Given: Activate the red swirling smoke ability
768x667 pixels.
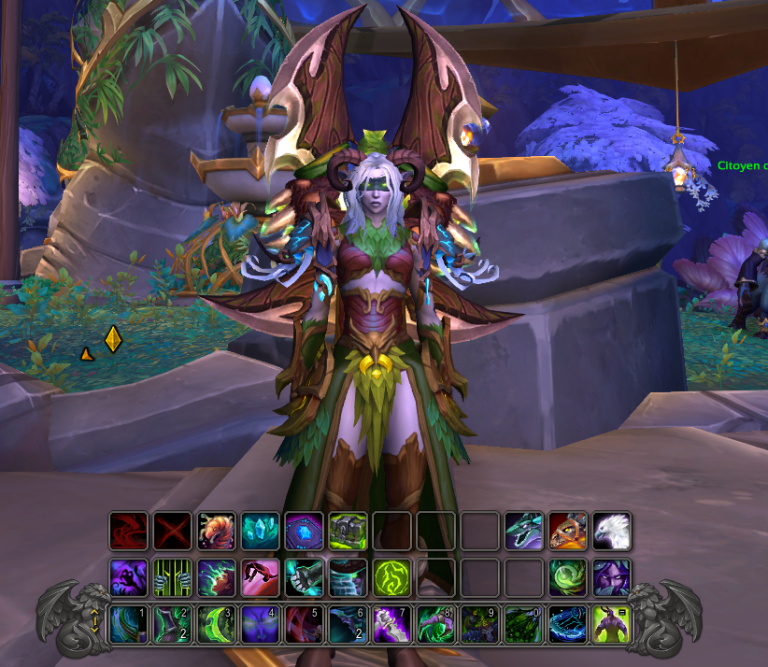Looking at the screenshot, I should [x=129, y=531].
